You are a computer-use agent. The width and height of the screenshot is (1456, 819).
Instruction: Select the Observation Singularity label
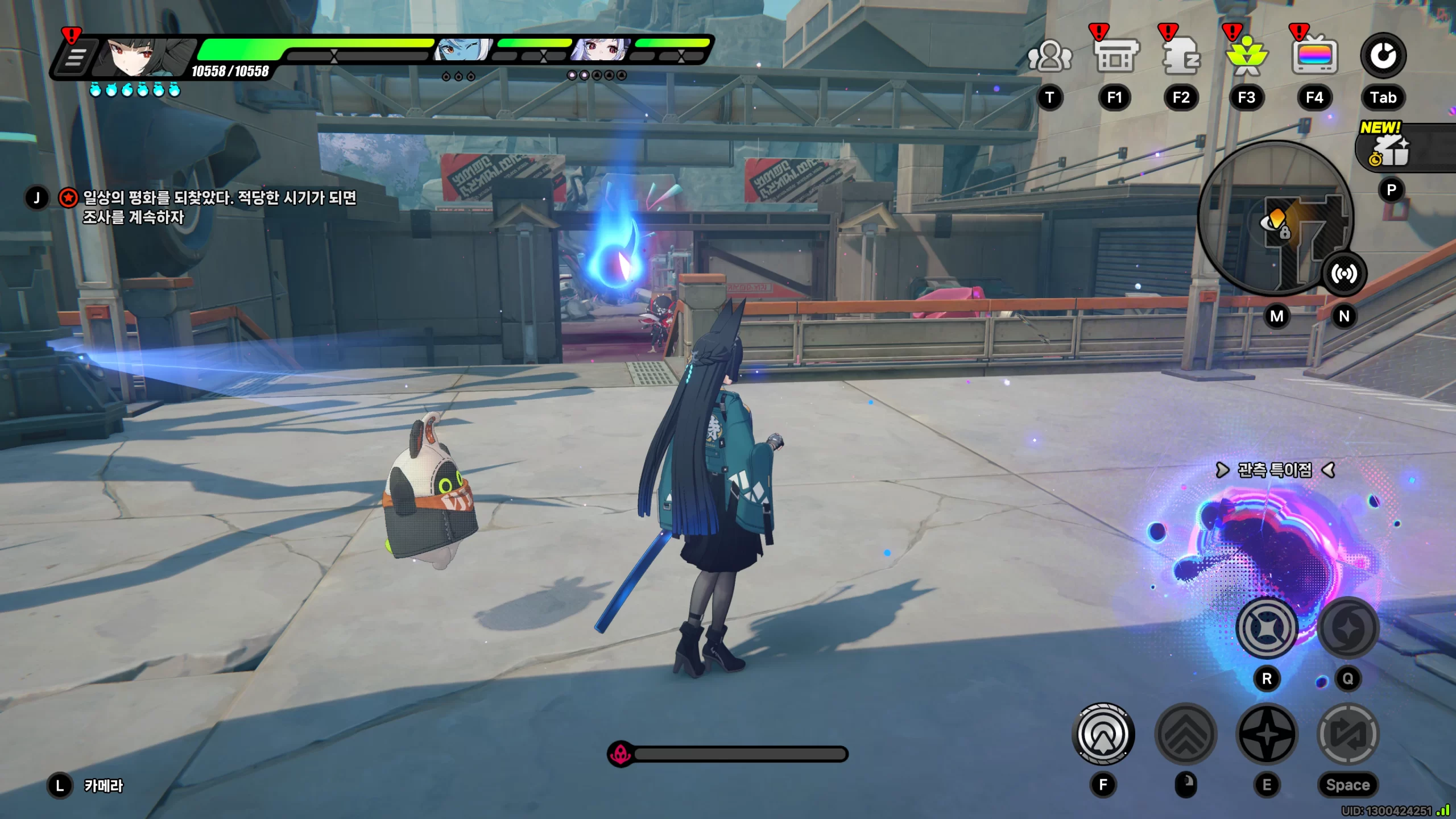[1275, 470]
